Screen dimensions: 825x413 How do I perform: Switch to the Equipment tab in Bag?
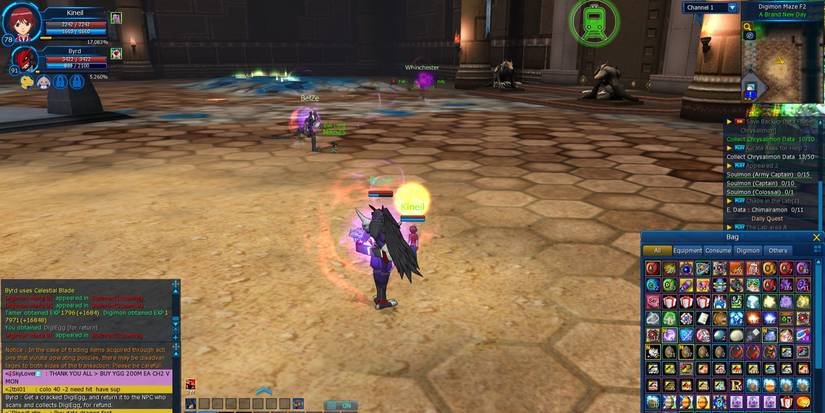pyautogui.click(x=687, y=250)
